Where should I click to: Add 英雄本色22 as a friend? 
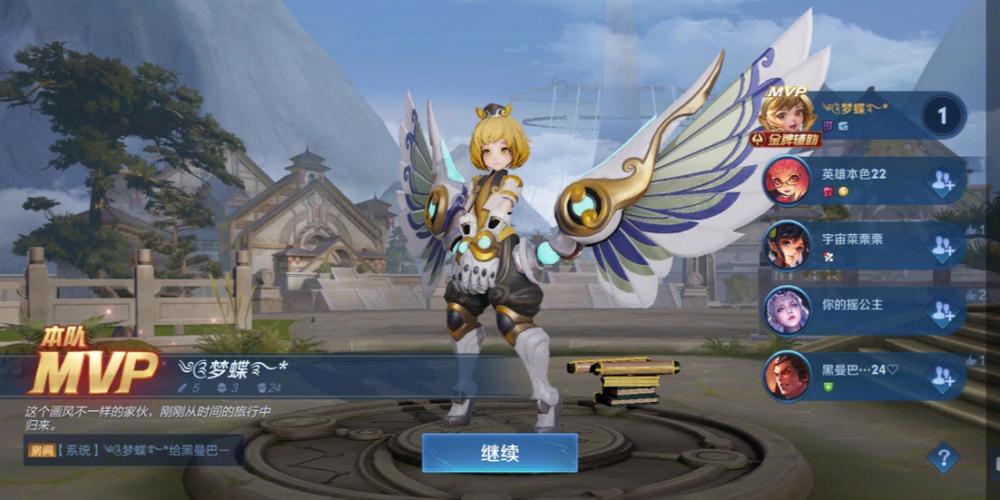(942, 182)
